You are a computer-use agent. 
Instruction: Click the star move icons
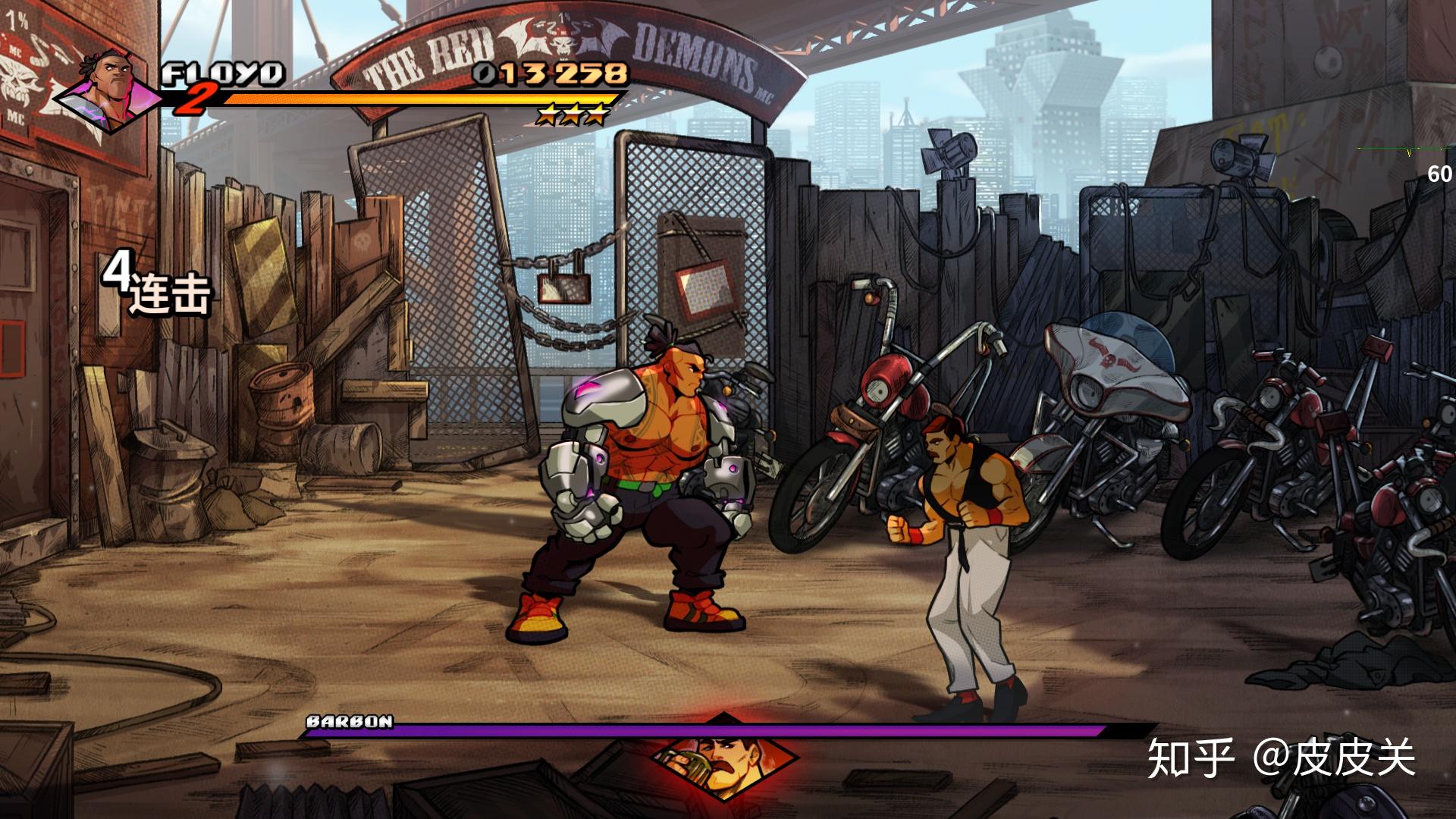coord(573,115)
